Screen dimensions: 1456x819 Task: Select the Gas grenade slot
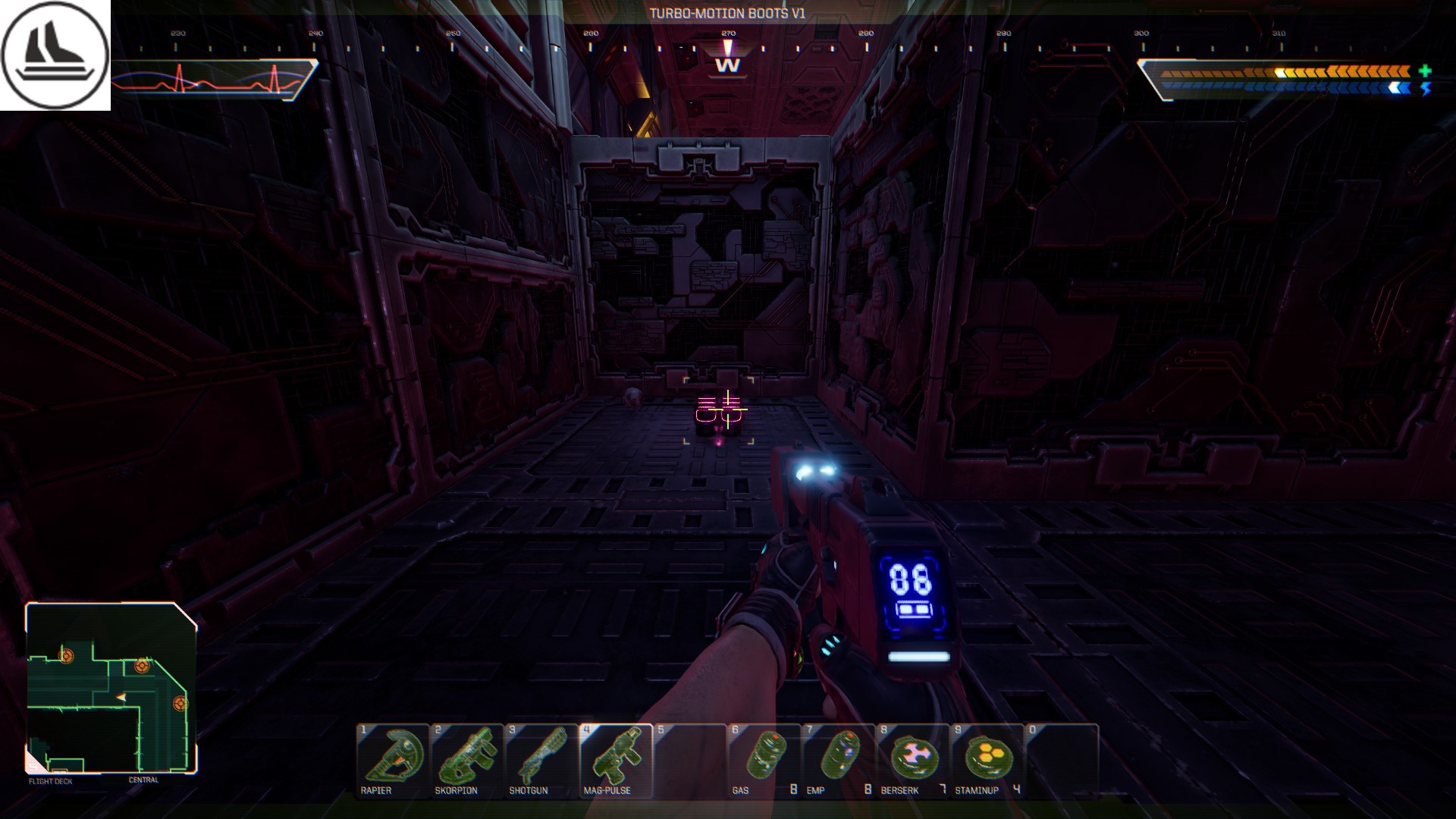[764, 760]
